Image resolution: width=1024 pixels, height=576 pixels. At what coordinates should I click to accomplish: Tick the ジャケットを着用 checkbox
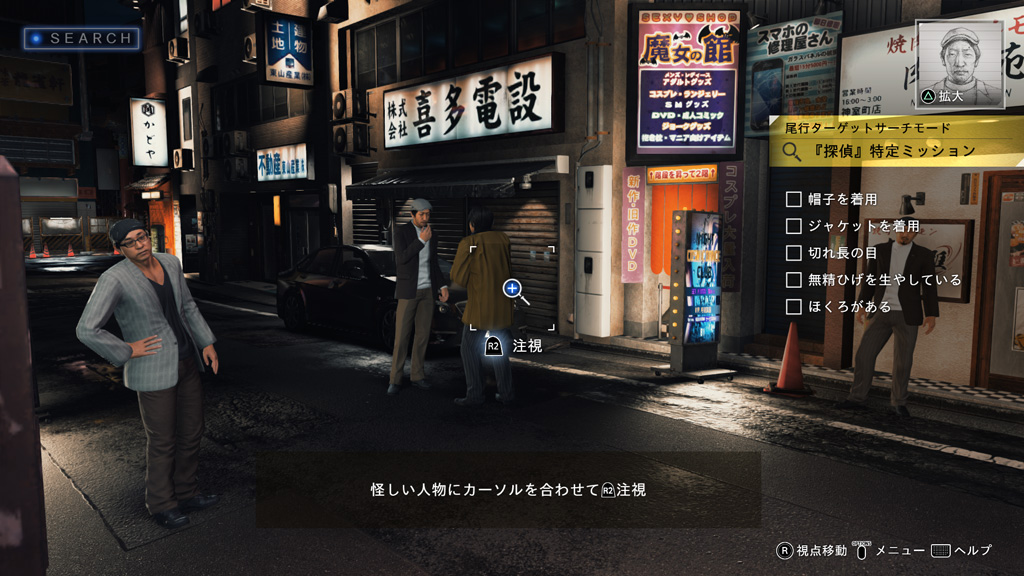click(x=794, y=227)
